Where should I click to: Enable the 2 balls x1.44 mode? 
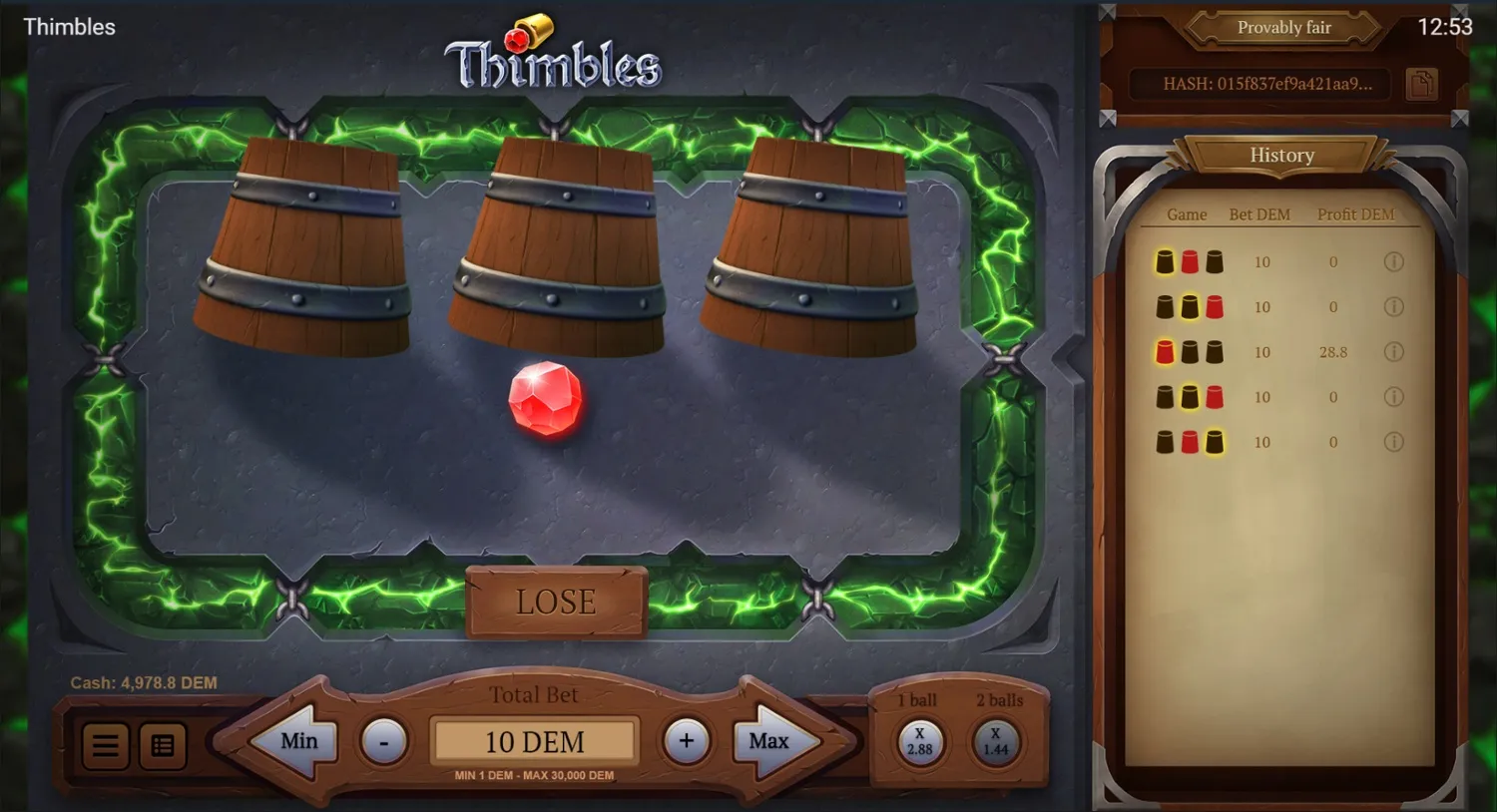pyautogui.click(x=995, y=740)
